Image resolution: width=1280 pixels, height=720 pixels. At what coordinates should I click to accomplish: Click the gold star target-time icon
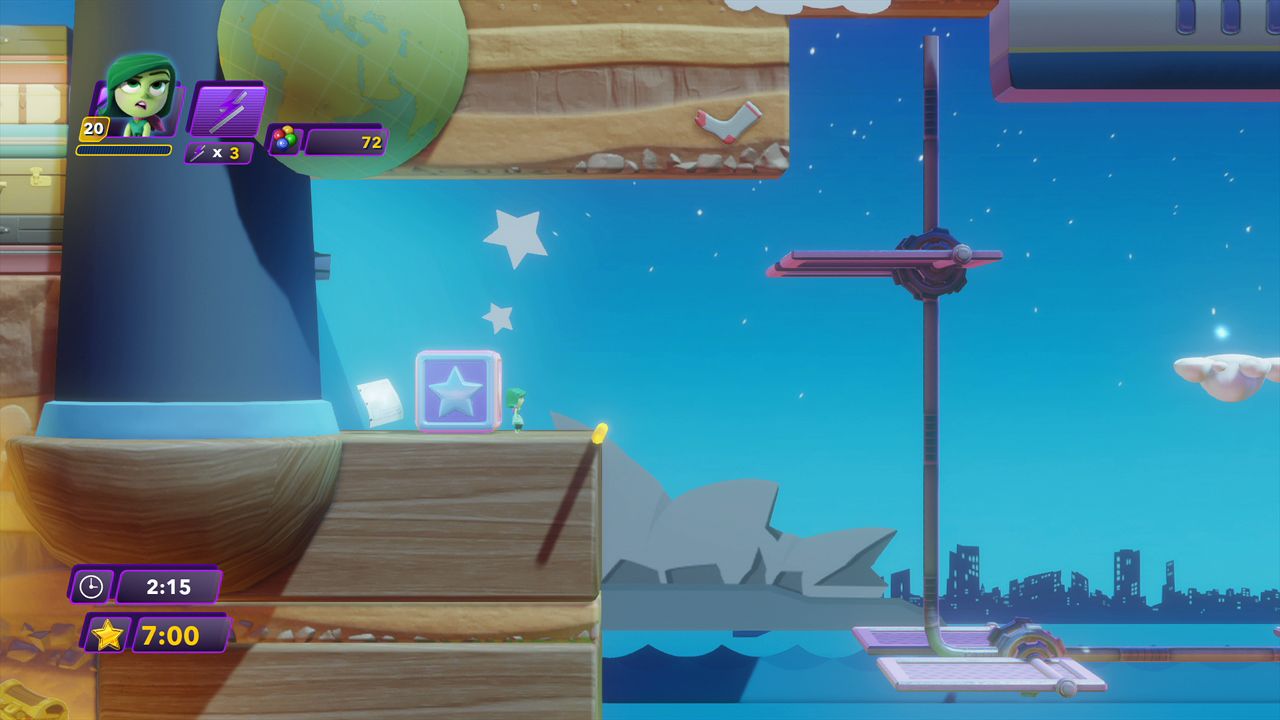pyautogui.click(x=107, y=635)
